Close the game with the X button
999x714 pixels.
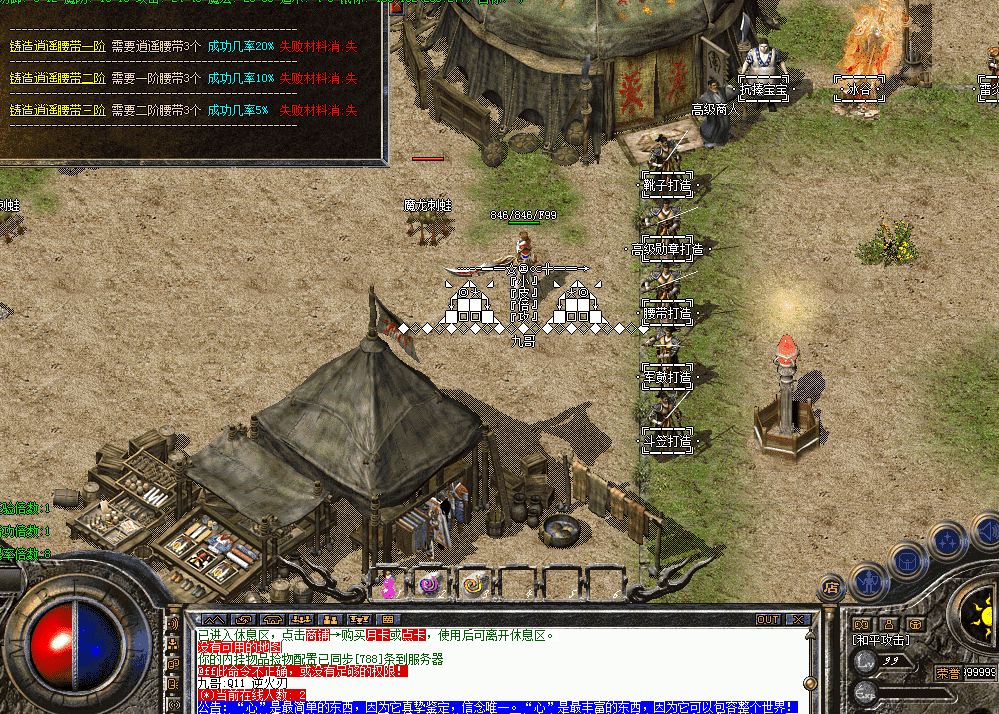(x=797, y=620)
